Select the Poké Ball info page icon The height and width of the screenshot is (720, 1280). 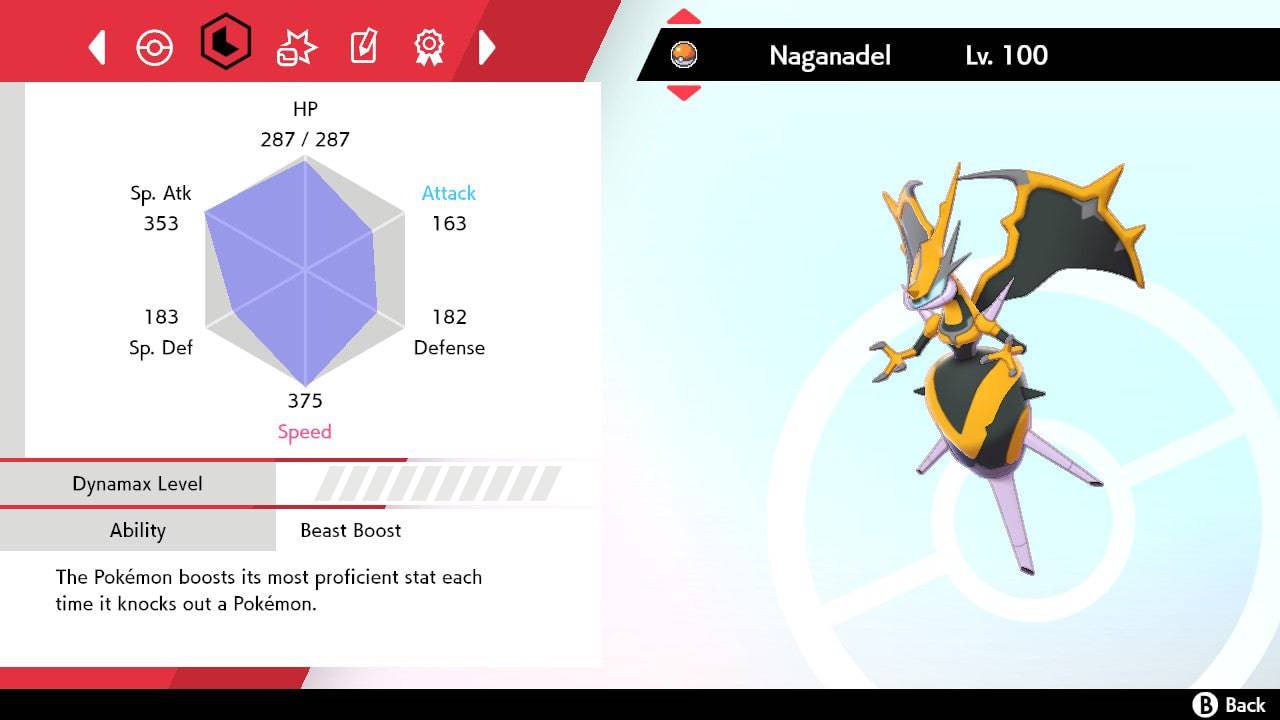click(154, 46)
